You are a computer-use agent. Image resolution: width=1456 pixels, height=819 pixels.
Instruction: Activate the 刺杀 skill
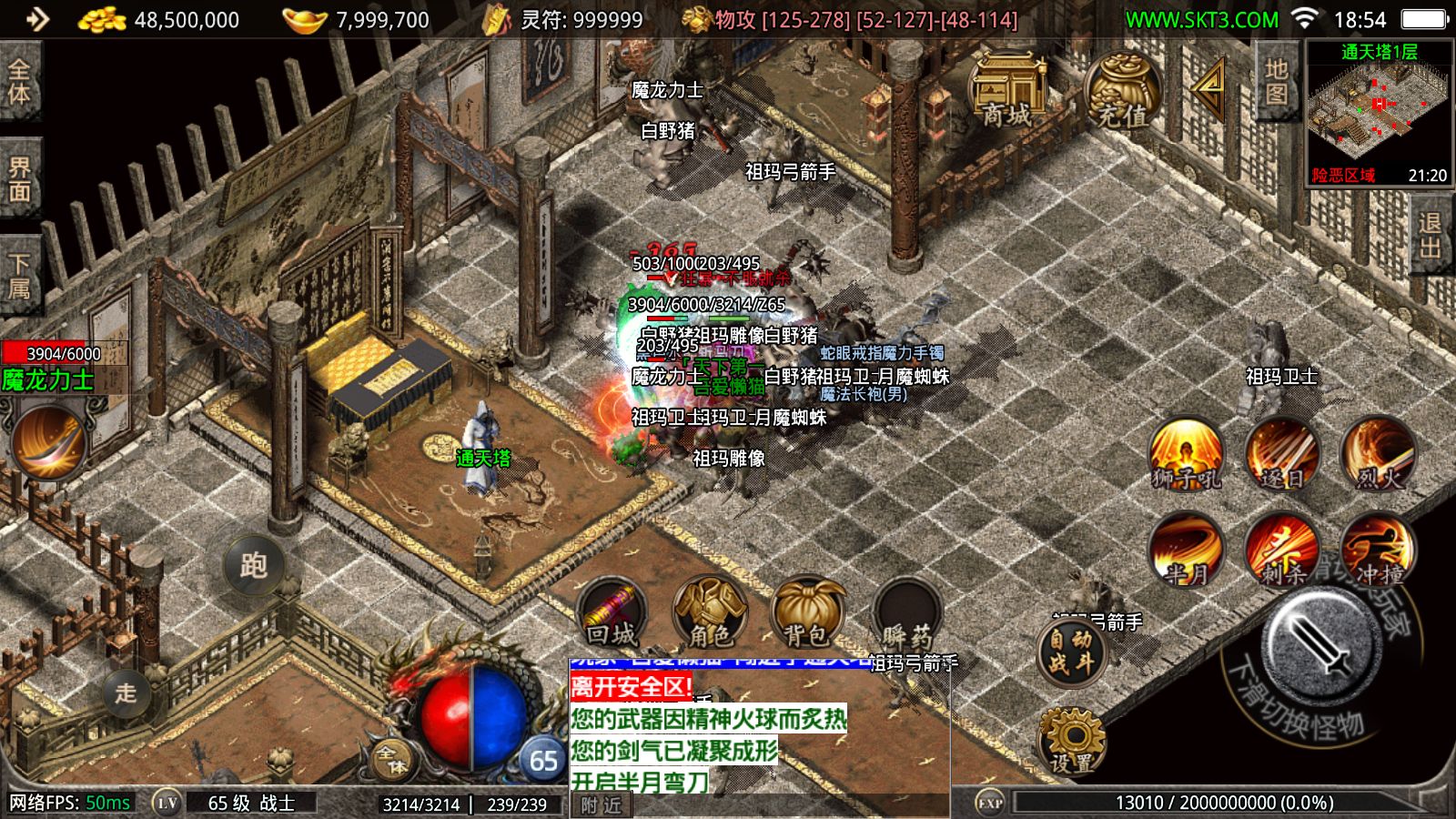click(1281, 551)
